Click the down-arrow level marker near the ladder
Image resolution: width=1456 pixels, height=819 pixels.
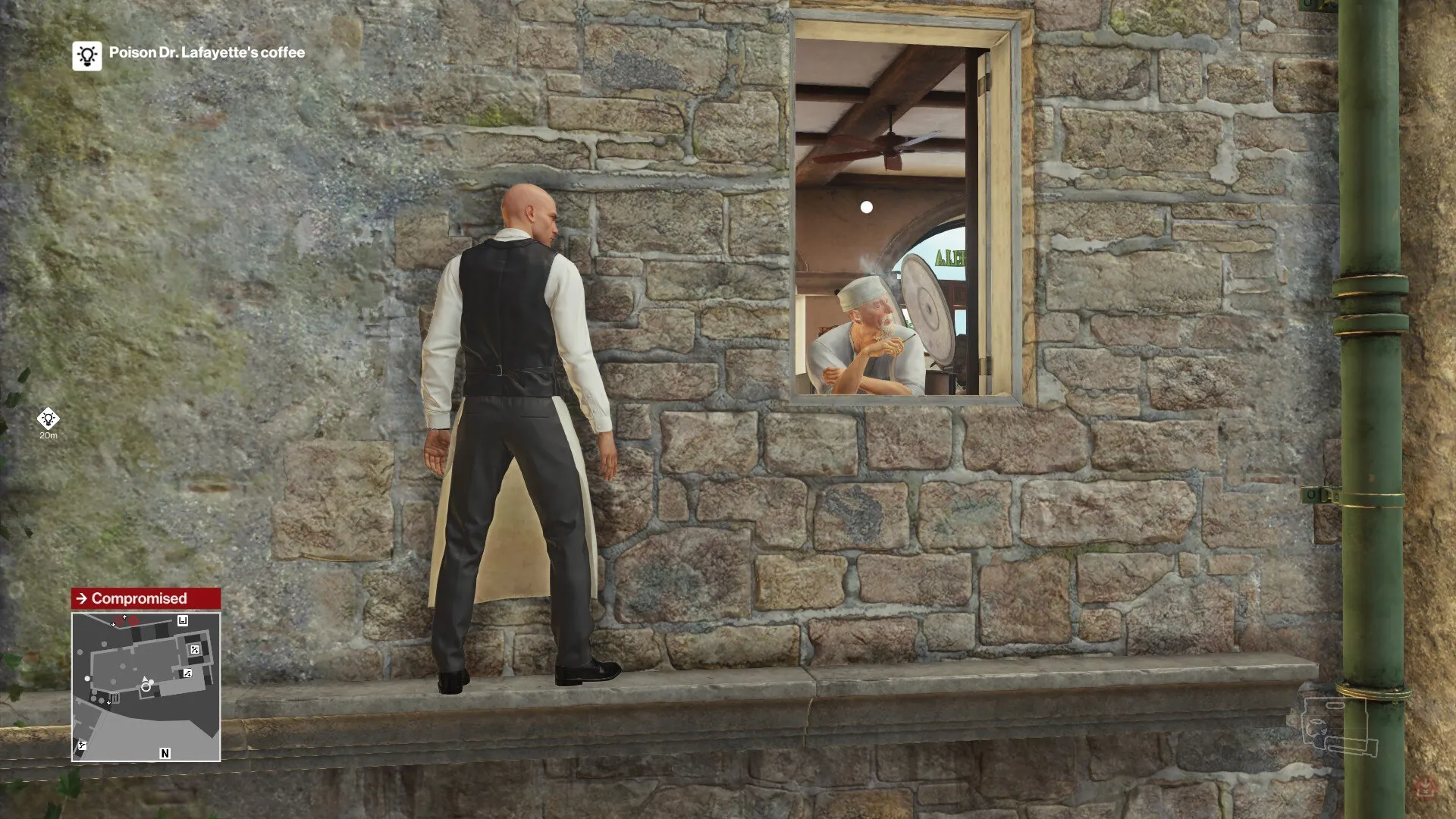pyautogui.click(x=109, y=702)
